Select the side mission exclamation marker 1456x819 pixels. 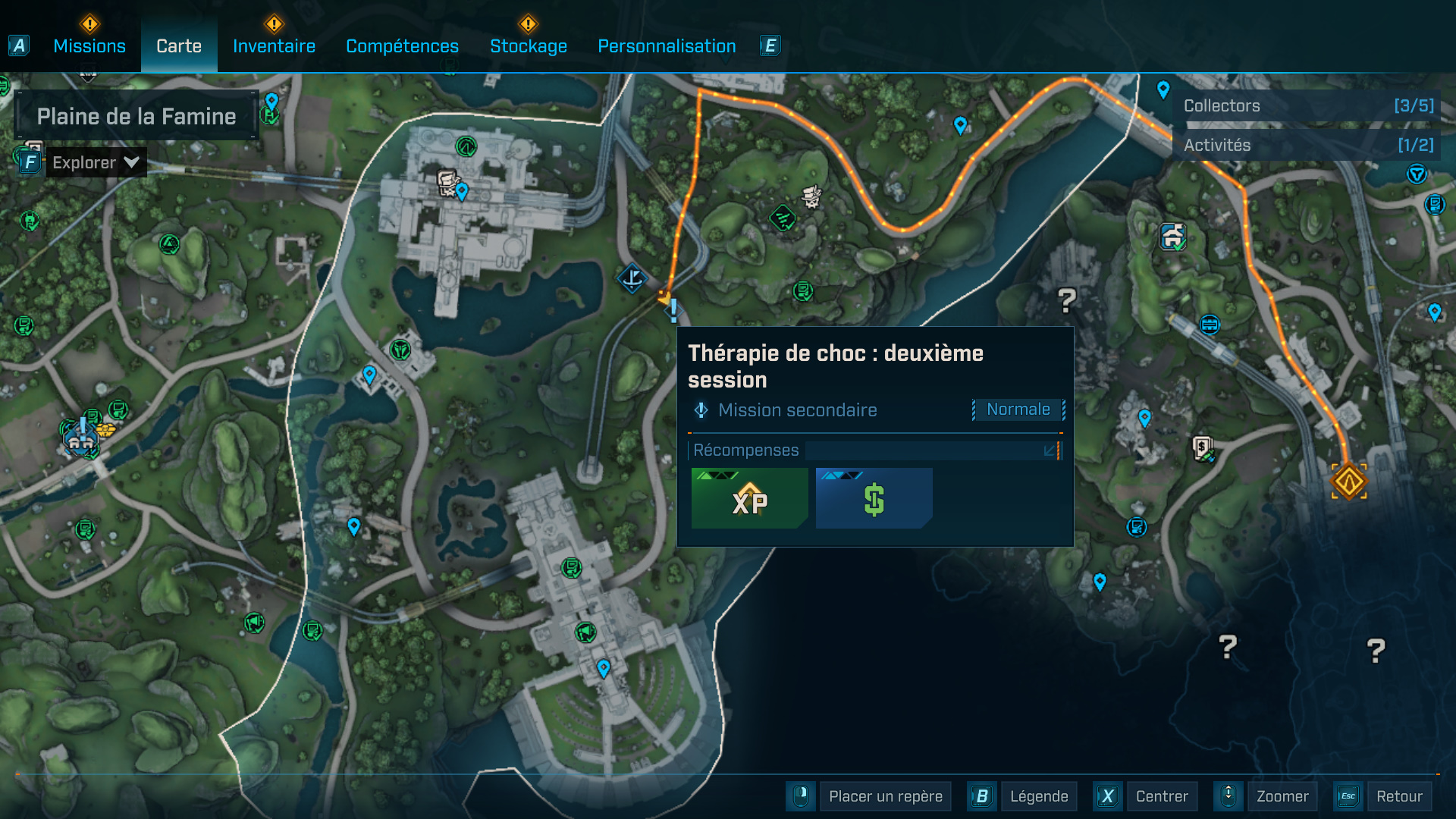(x=673, y=309)
